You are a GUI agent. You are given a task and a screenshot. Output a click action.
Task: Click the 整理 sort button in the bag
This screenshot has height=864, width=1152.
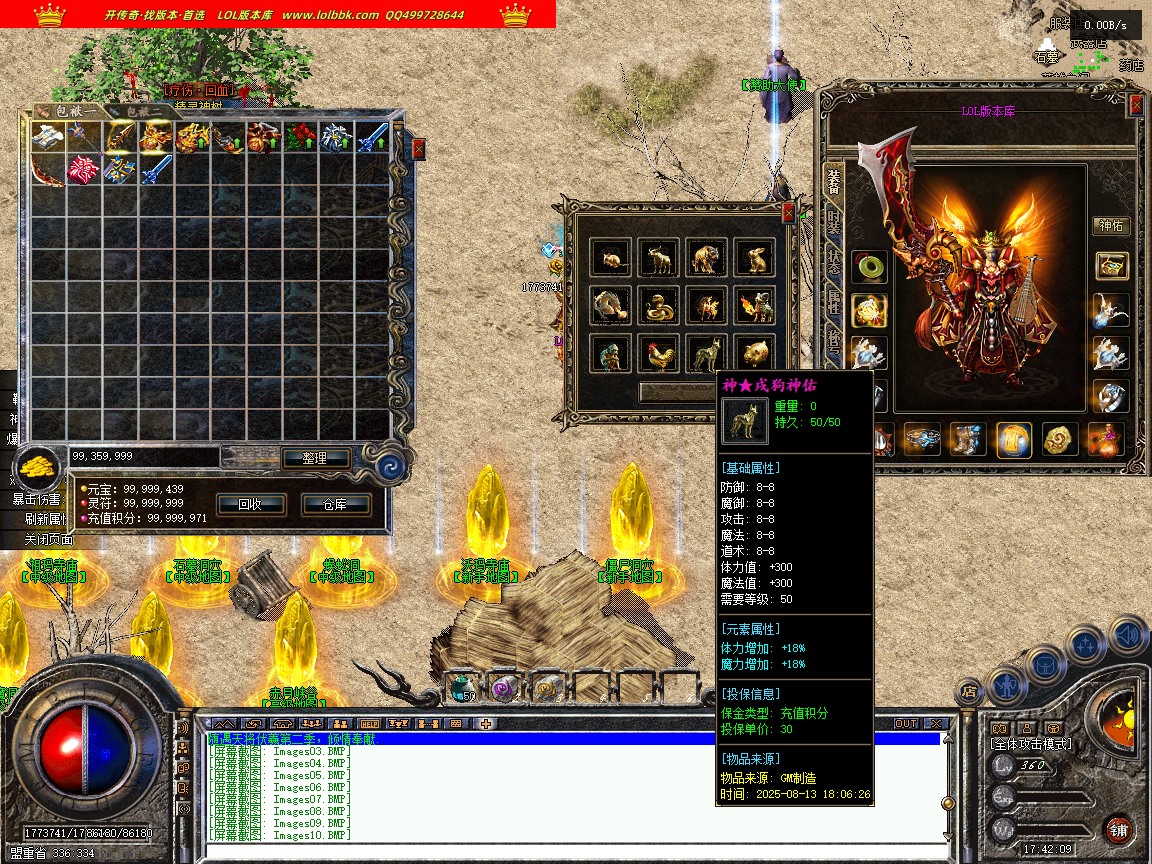pyautogui.click(x=313, y=458)
